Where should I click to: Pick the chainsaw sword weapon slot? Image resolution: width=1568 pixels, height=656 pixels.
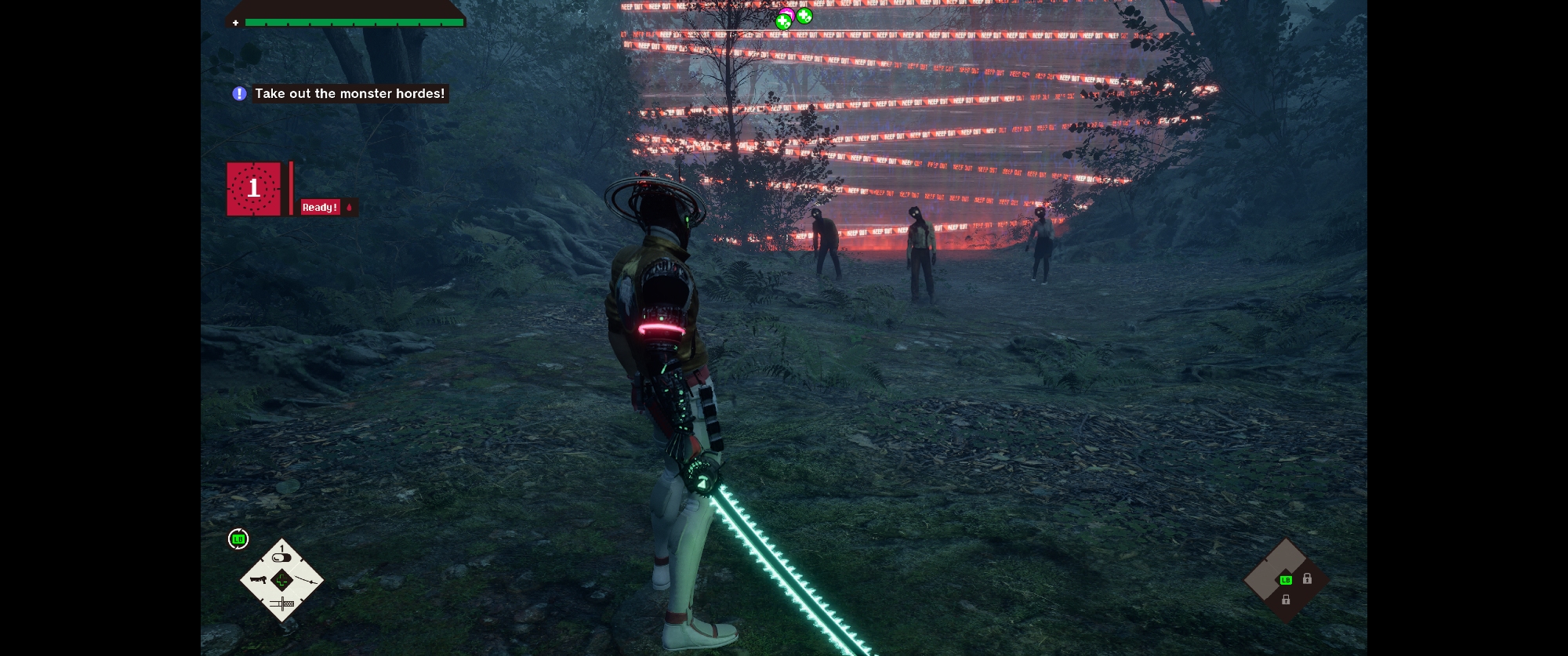tap(282, 603)
